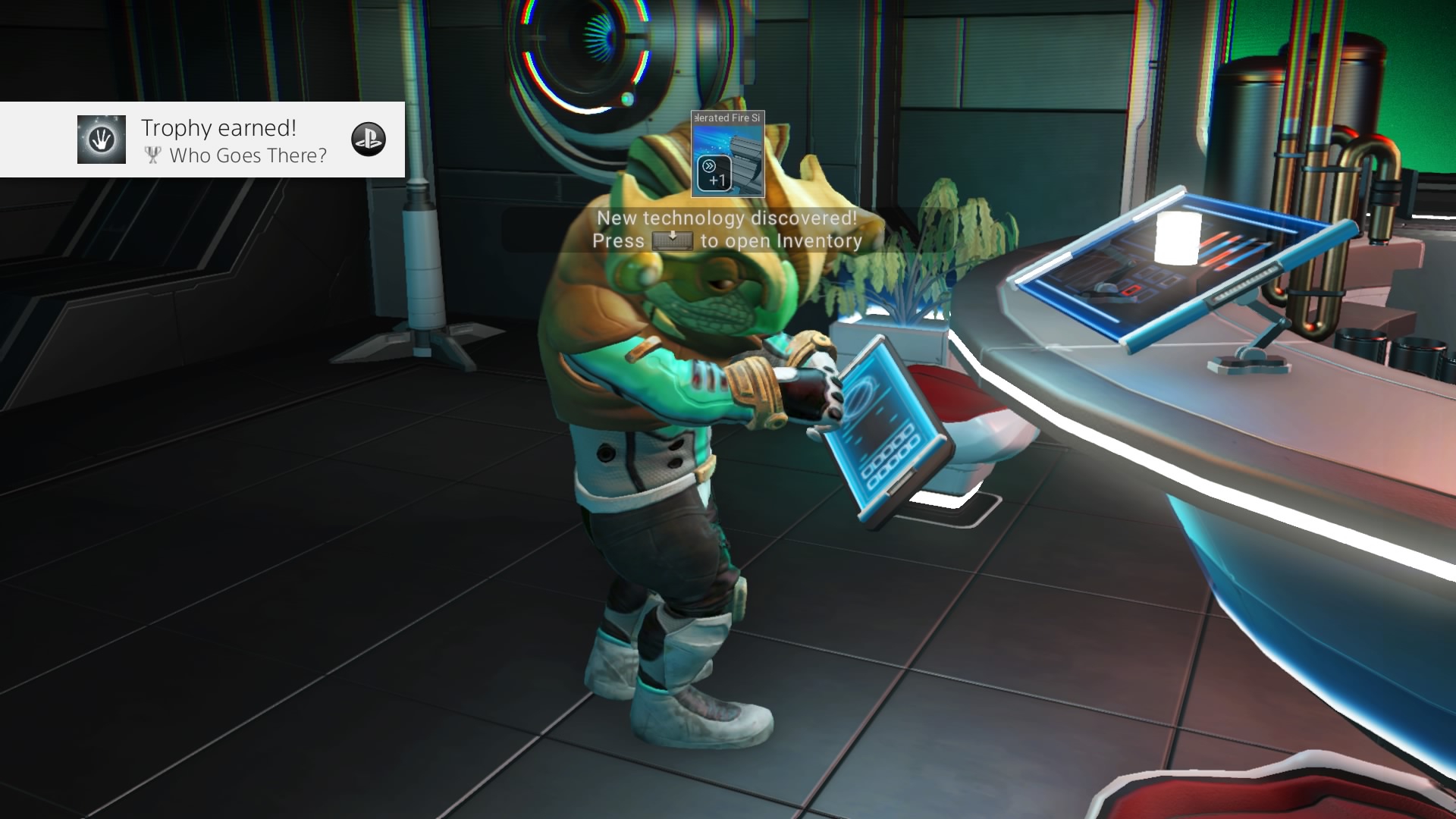Click the silver trophy cup icon
This screenshot has height=819, width=1456.
pos(151,155)
